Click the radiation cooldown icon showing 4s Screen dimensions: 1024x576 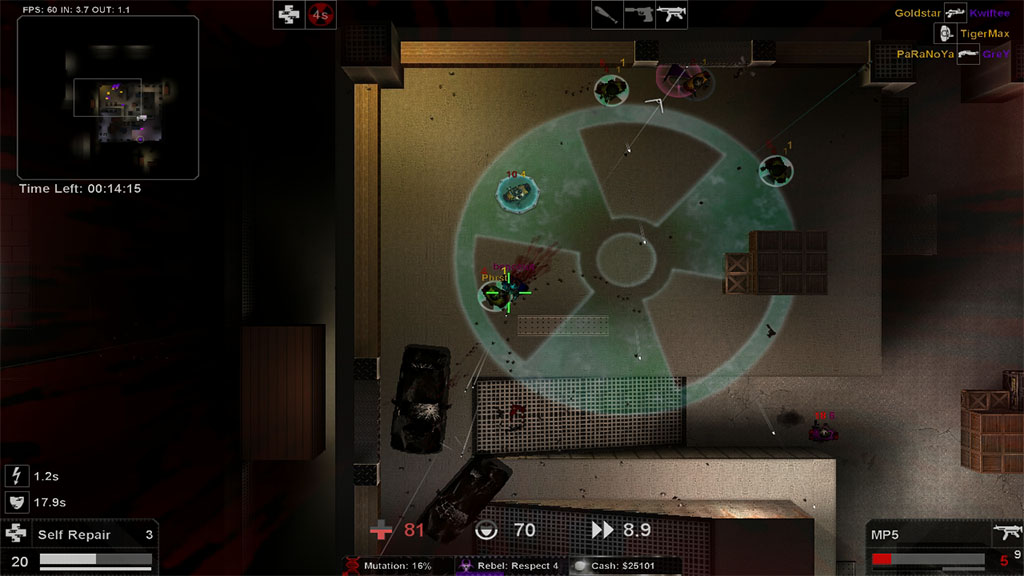coord(320,14)
